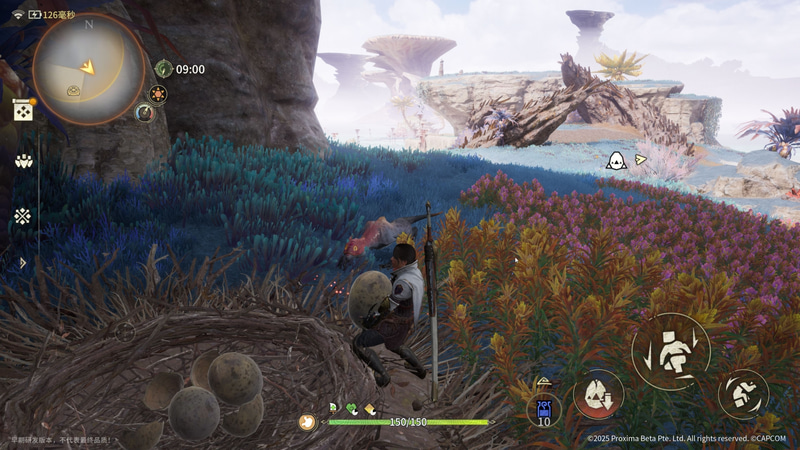
Task: Tap the green compass icon beside the clock
Action: click(164, 69)
